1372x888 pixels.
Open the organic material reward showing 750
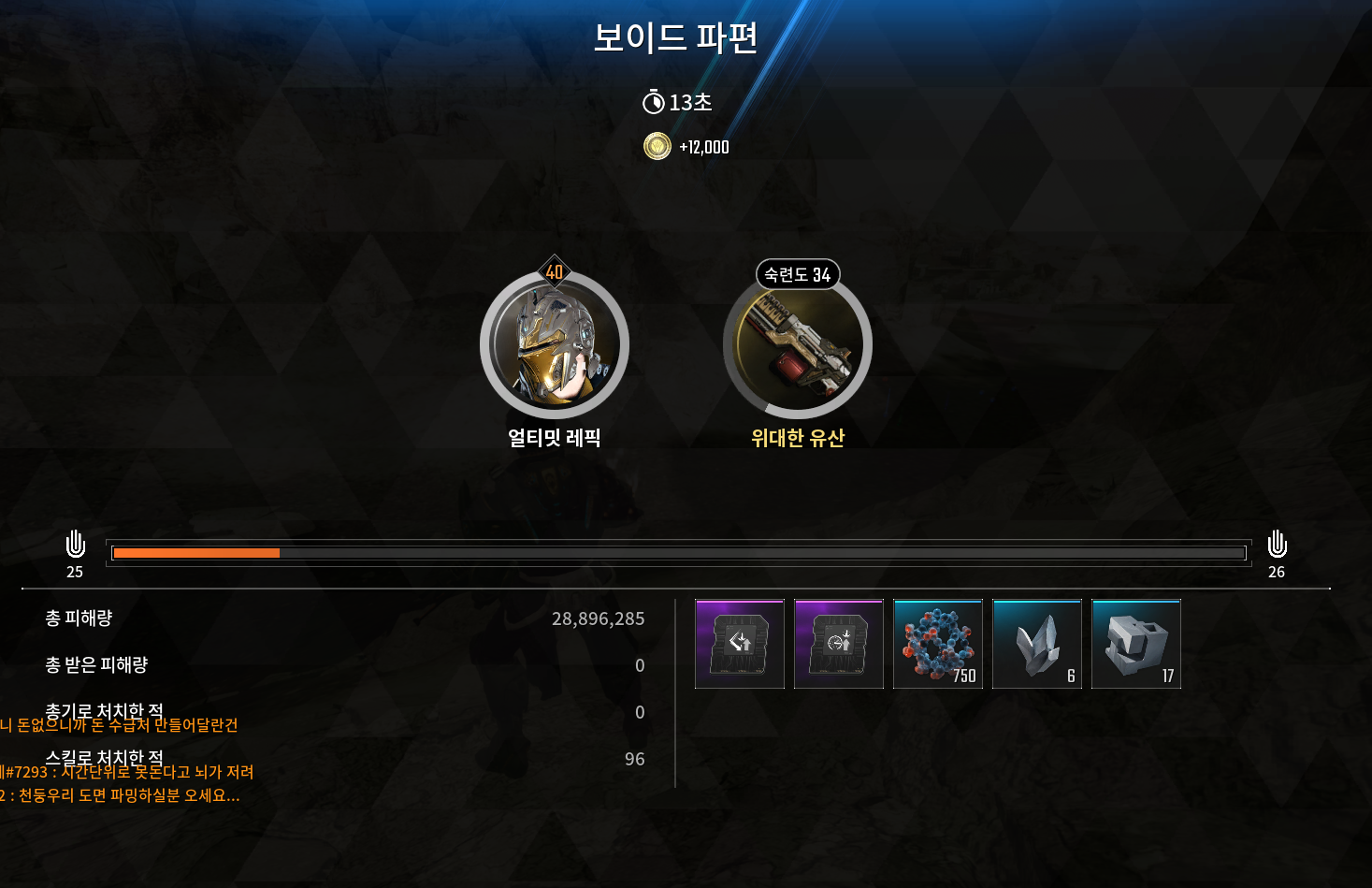[x=937, y=644]
